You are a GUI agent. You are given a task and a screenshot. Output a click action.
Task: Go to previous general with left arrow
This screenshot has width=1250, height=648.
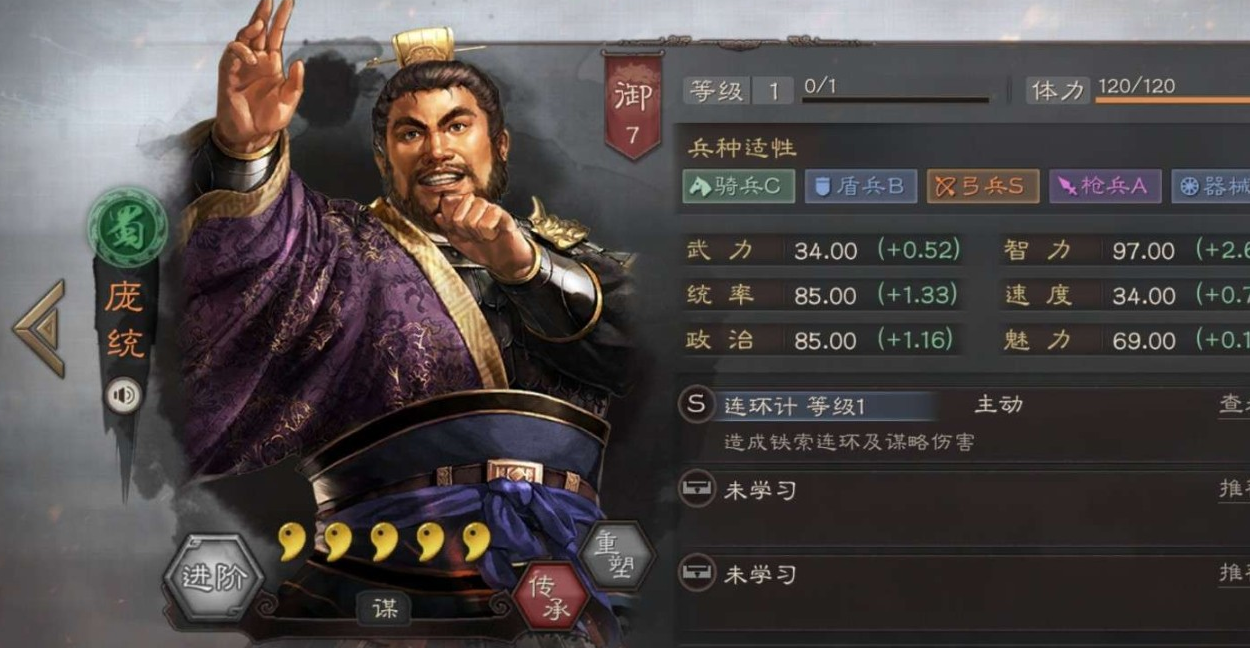40,328
